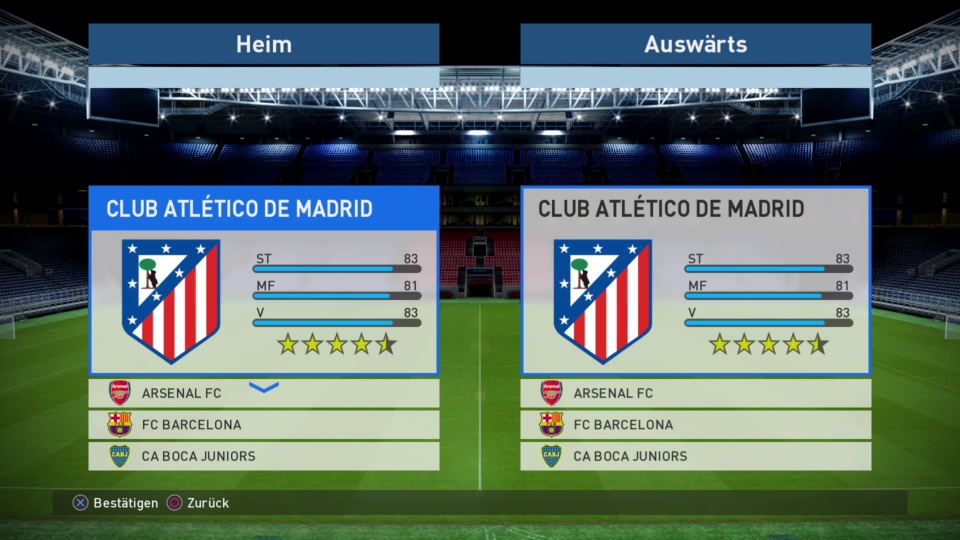Switch to the Auswärts team column header
The height and width of the screenshot is (540, 960).
pyautogui.click(x=696, y=45)
